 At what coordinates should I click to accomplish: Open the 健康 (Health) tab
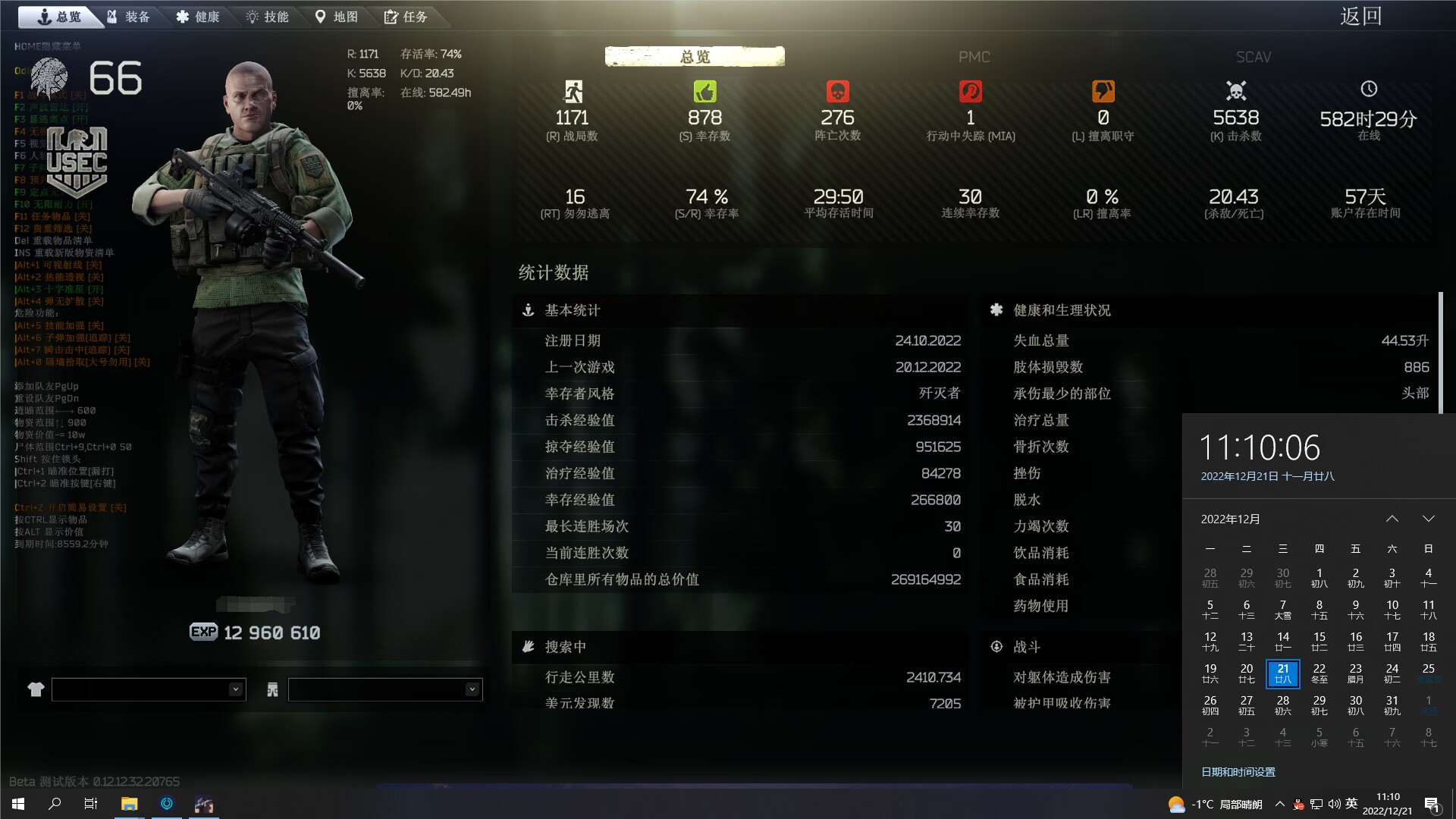click(x=198, y=17)
